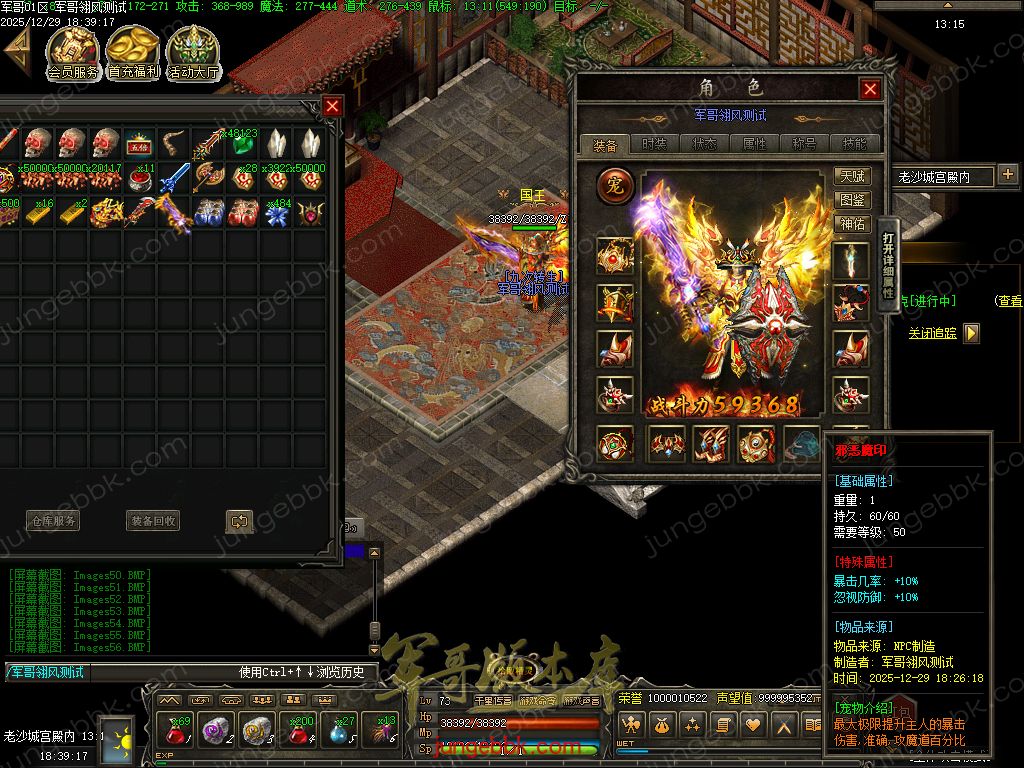Select the blue sword in the bag
Viewport: 1024px width, 768px height.
pyautogui.click(x=175, y=178)
